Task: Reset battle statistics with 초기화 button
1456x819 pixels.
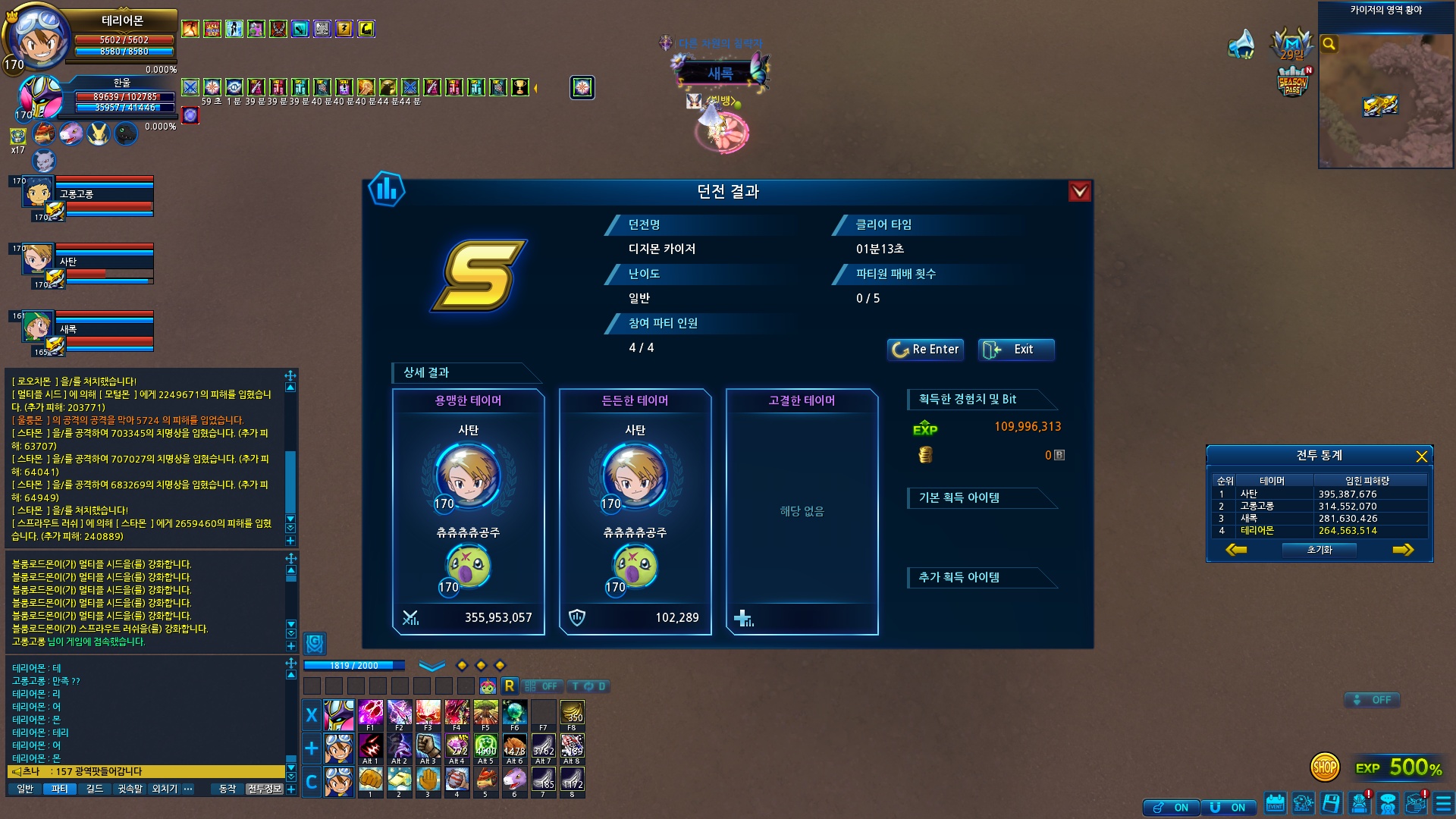Action: [x=1319, y=550]
